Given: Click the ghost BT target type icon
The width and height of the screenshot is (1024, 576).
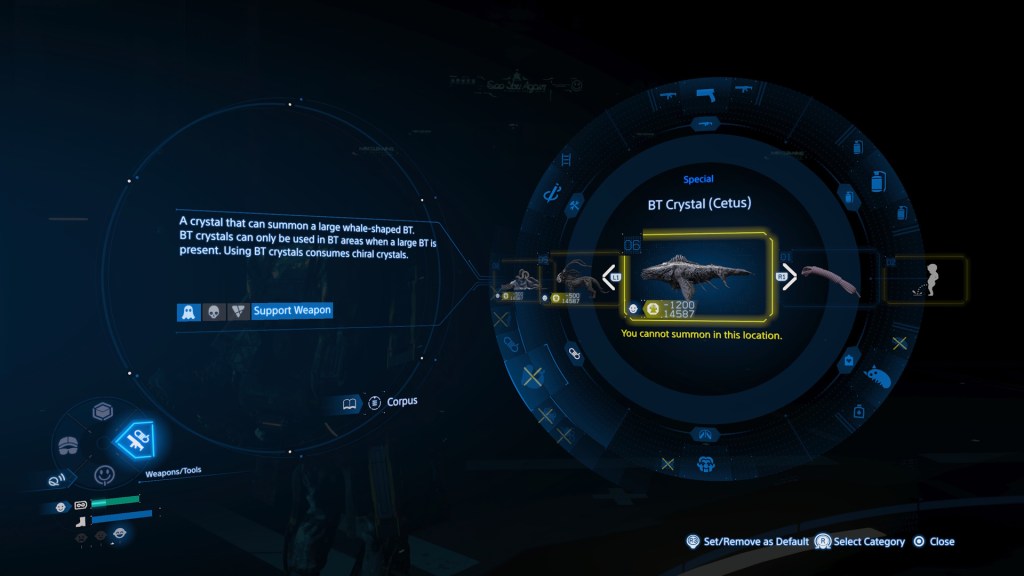Looking at the screenshot, I should point(187,311).
